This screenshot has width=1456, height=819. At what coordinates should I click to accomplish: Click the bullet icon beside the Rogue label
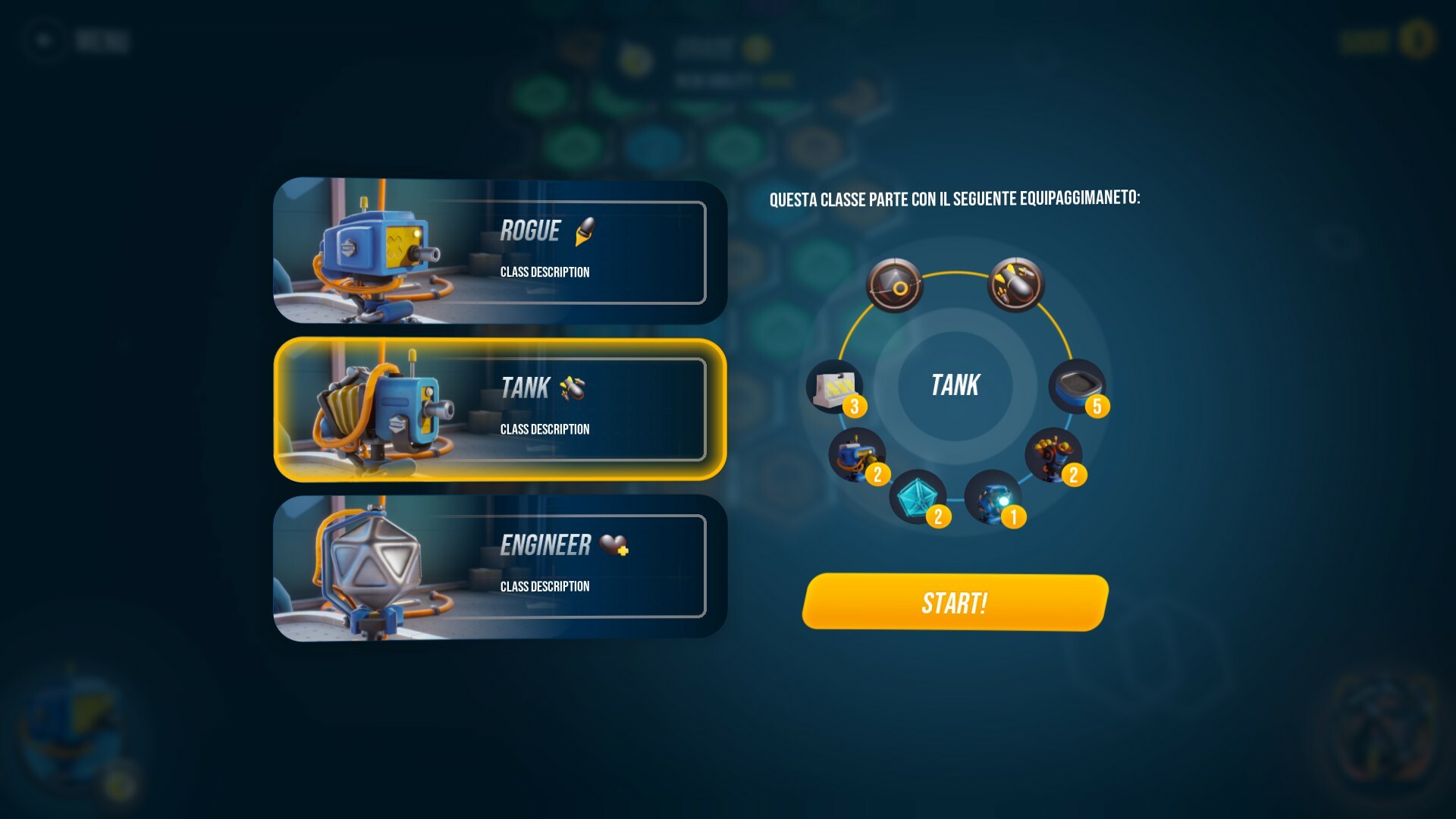coord(584,231)
